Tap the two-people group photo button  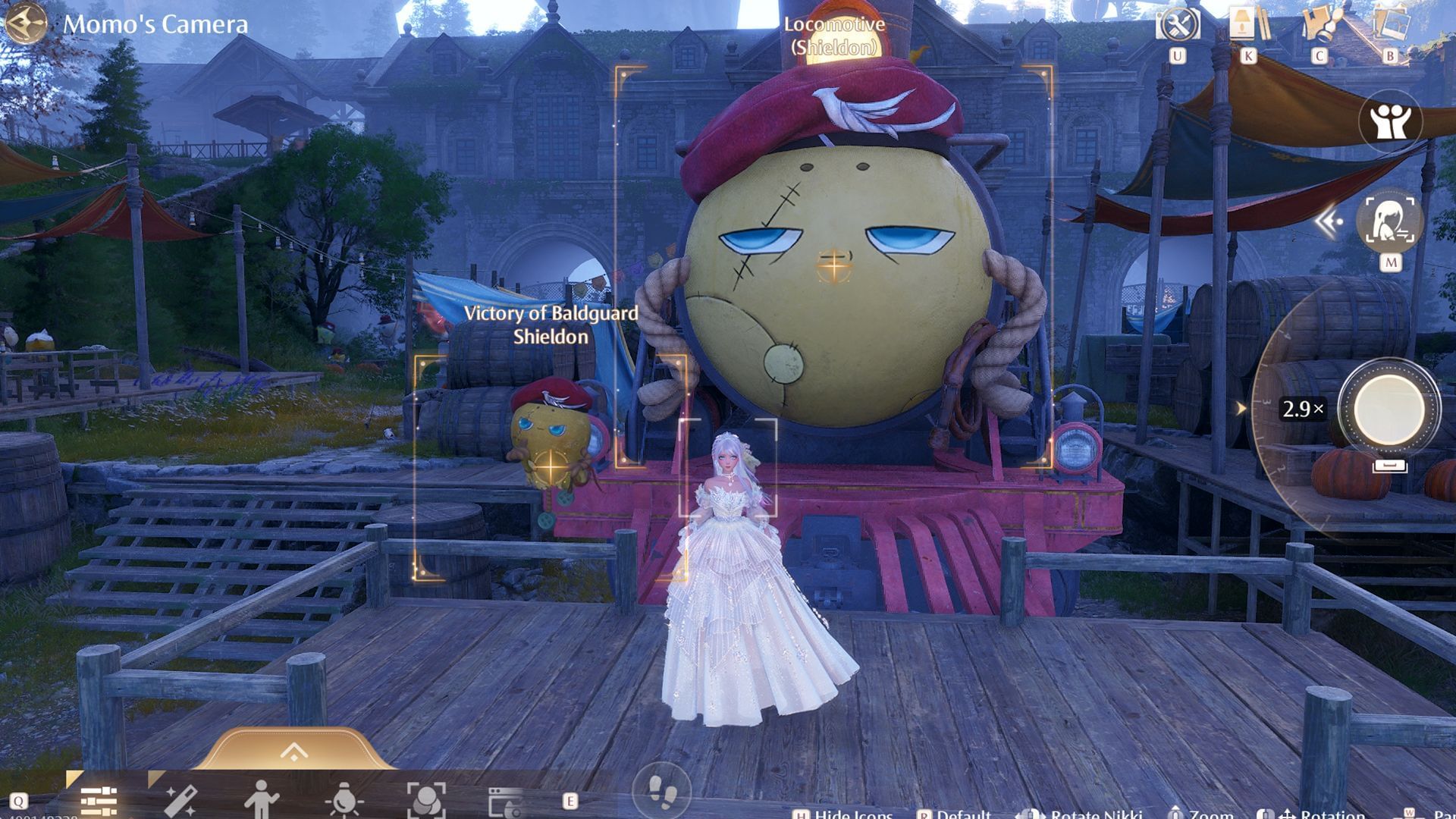click(x=1390, y=121)
